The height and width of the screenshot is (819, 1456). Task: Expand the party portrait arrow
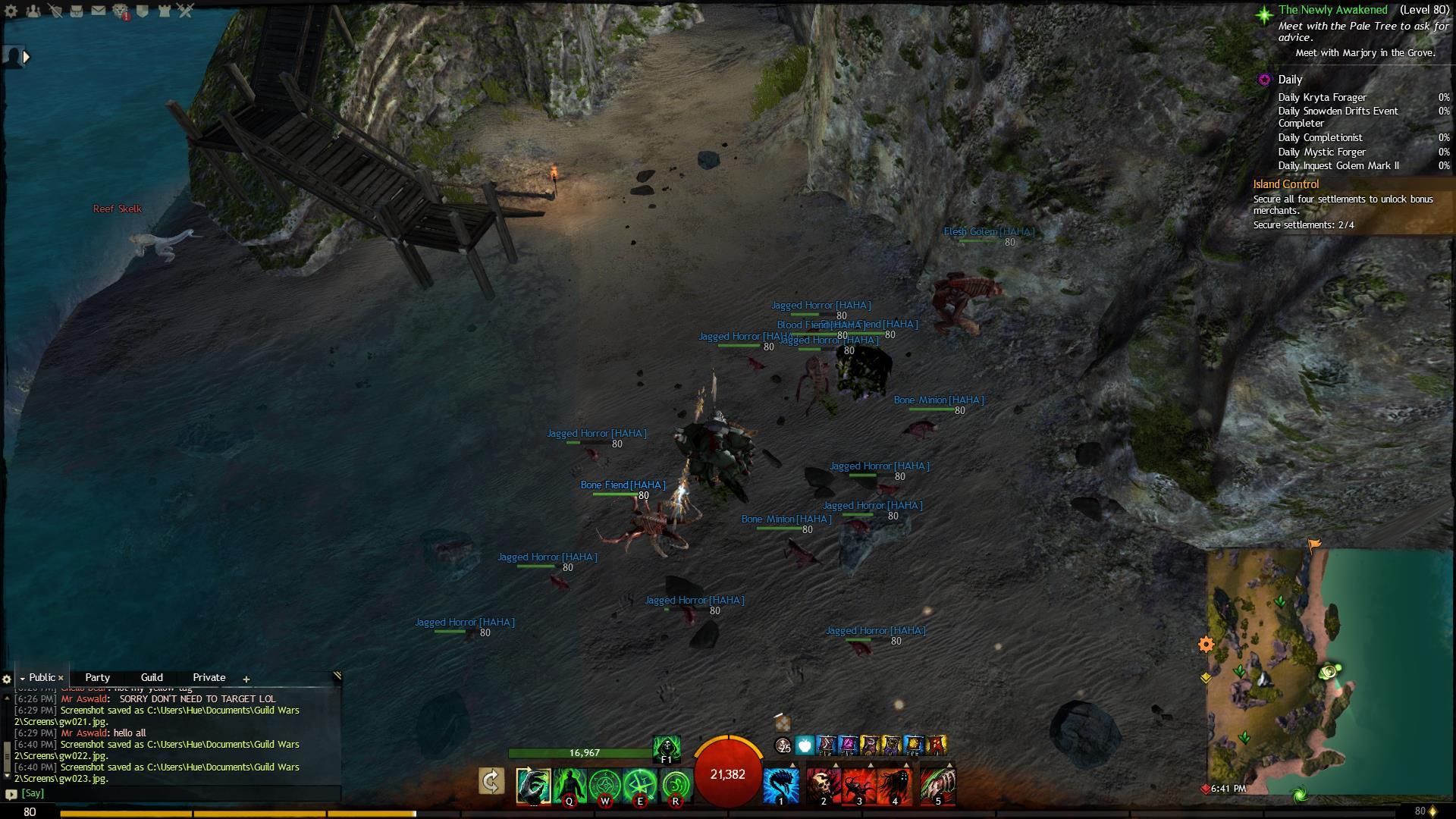click(27, 56)
